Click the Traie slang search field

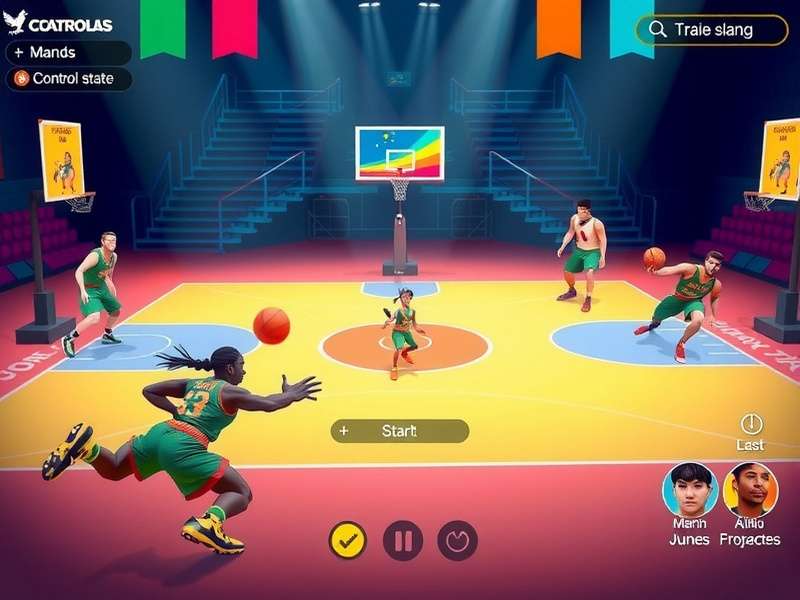pyautogui.click(x=712, y=30)
